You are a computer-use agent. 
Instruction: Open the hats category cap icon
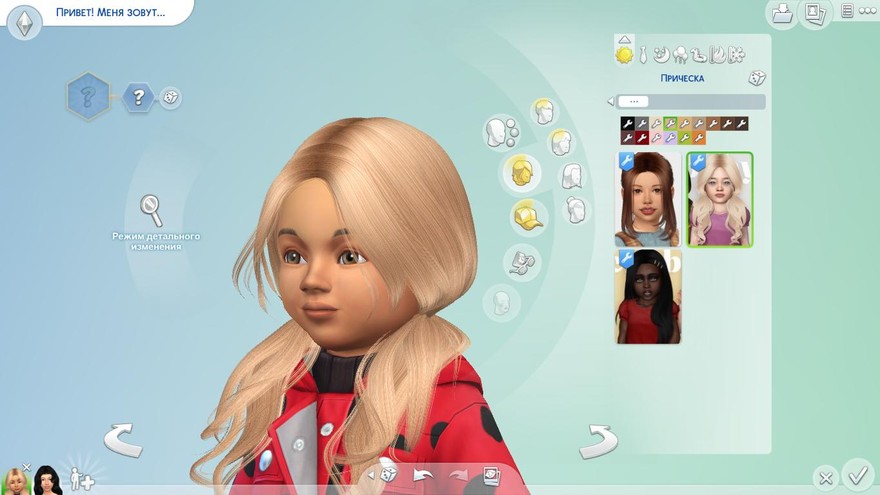[x=528, y=216]
